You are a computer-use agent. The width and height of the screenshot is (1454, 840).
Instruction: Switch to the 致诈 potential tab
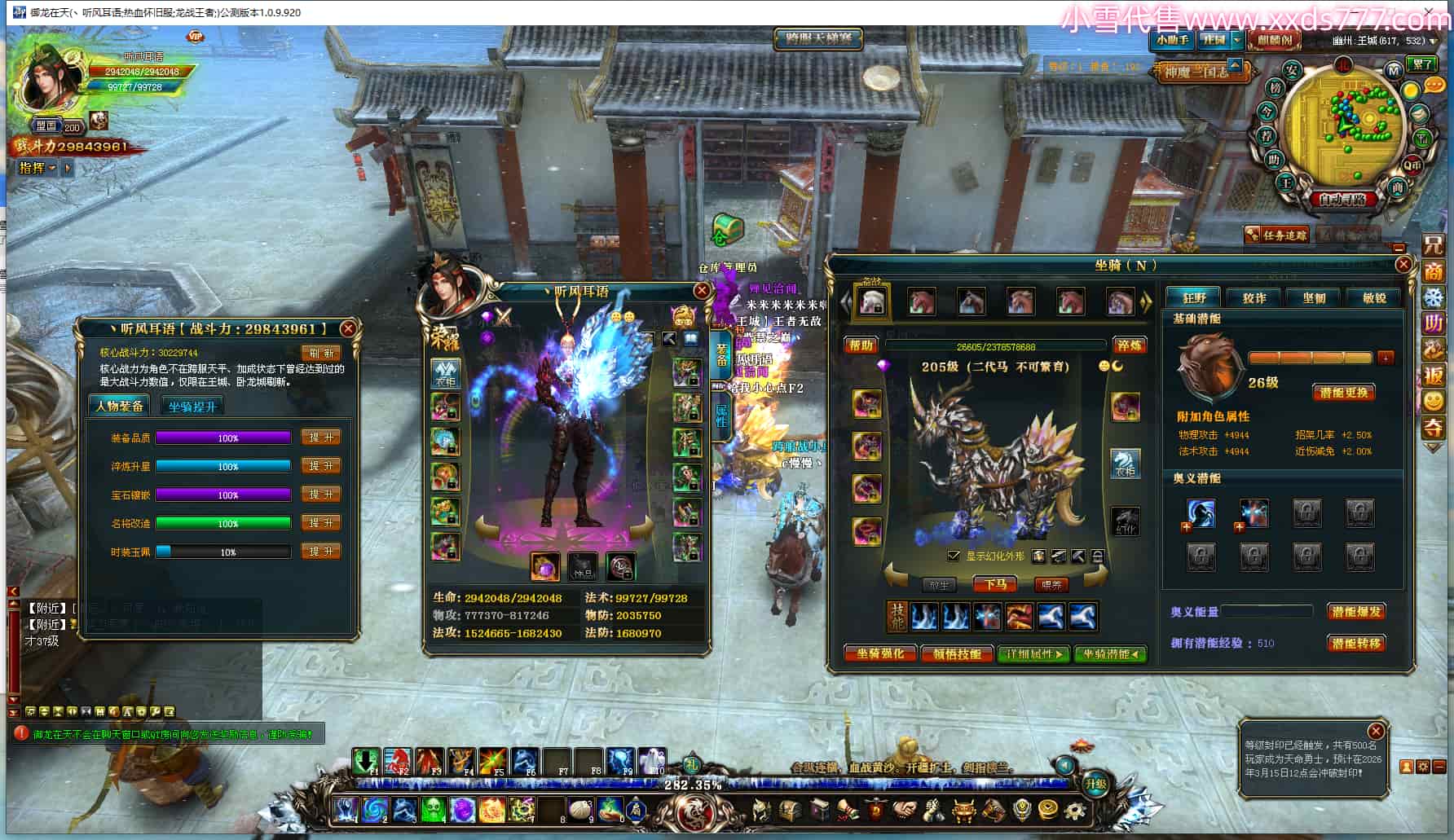pyautogui.click(x=1254, y=298)
